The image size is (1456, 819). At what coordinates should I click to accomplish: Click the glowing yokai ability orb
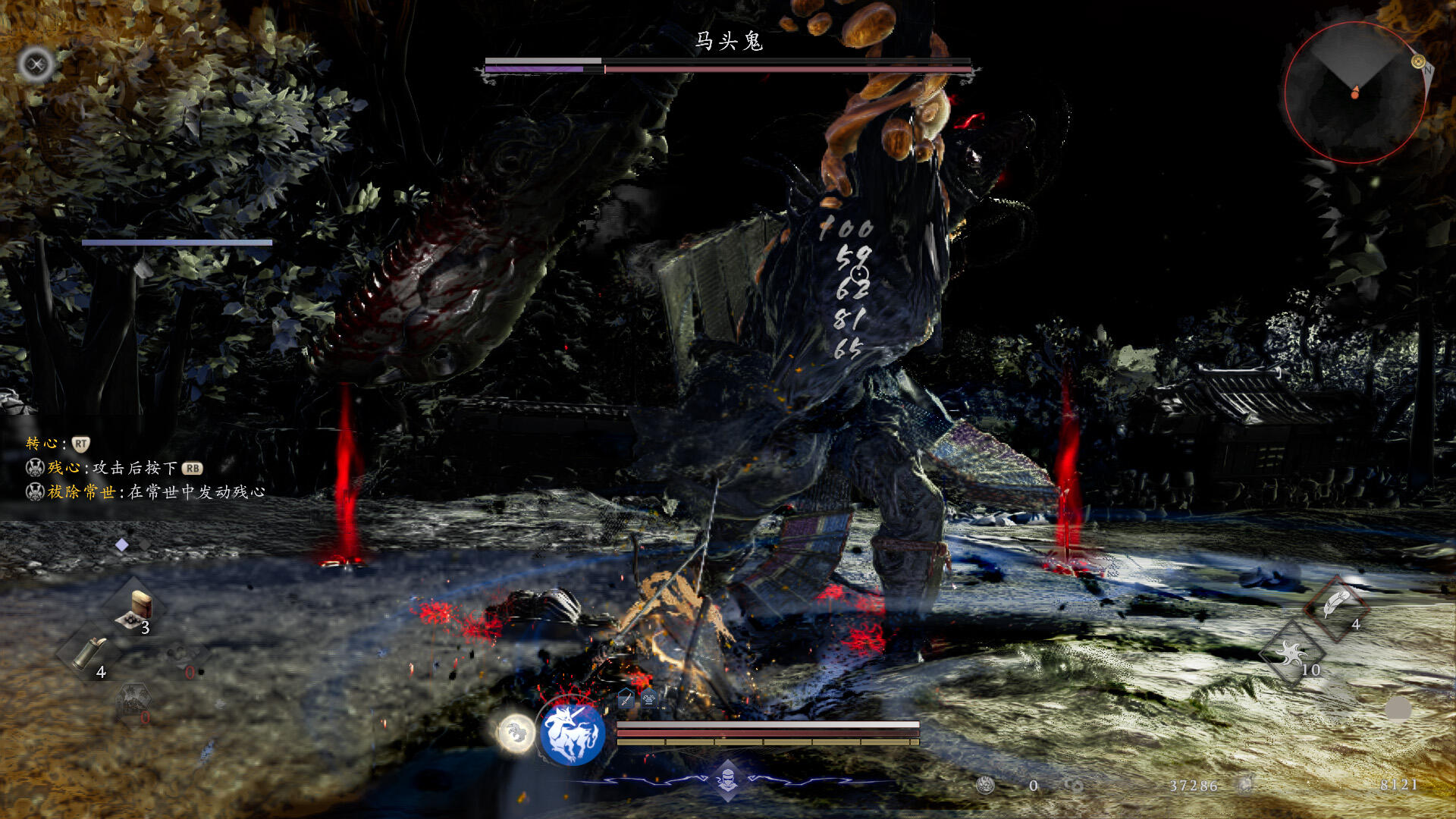click(516, 733)
